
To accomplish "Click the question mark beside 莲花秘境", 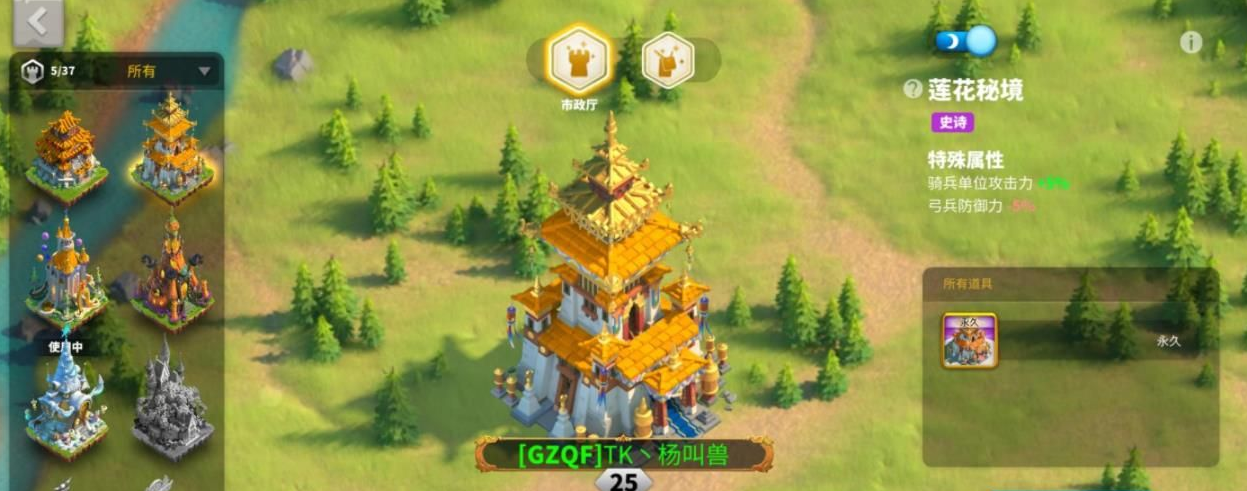I will [x=912, y=89].
